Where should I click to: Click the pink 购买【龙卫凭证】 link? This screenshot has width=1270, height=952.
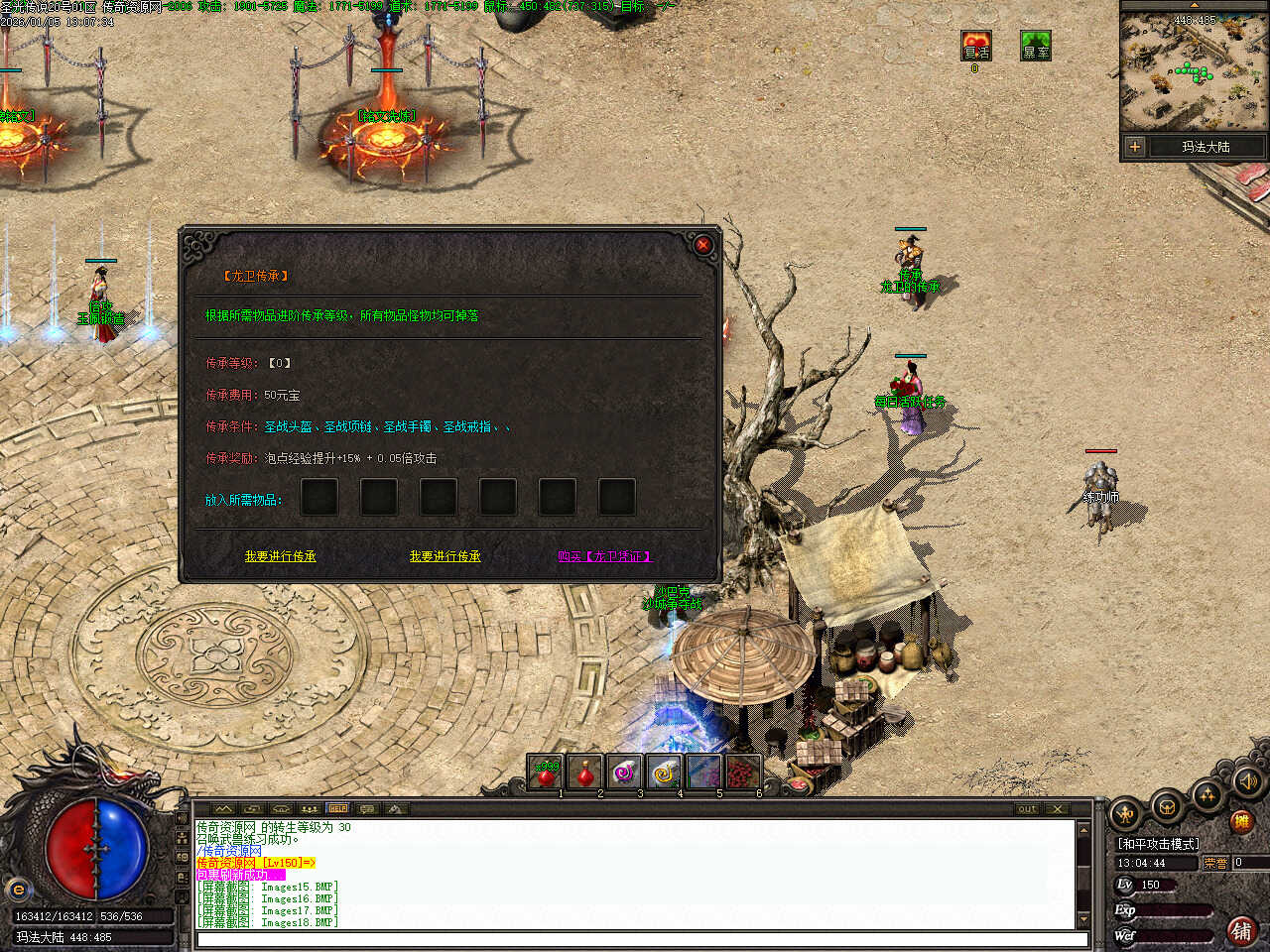point(604,556)
